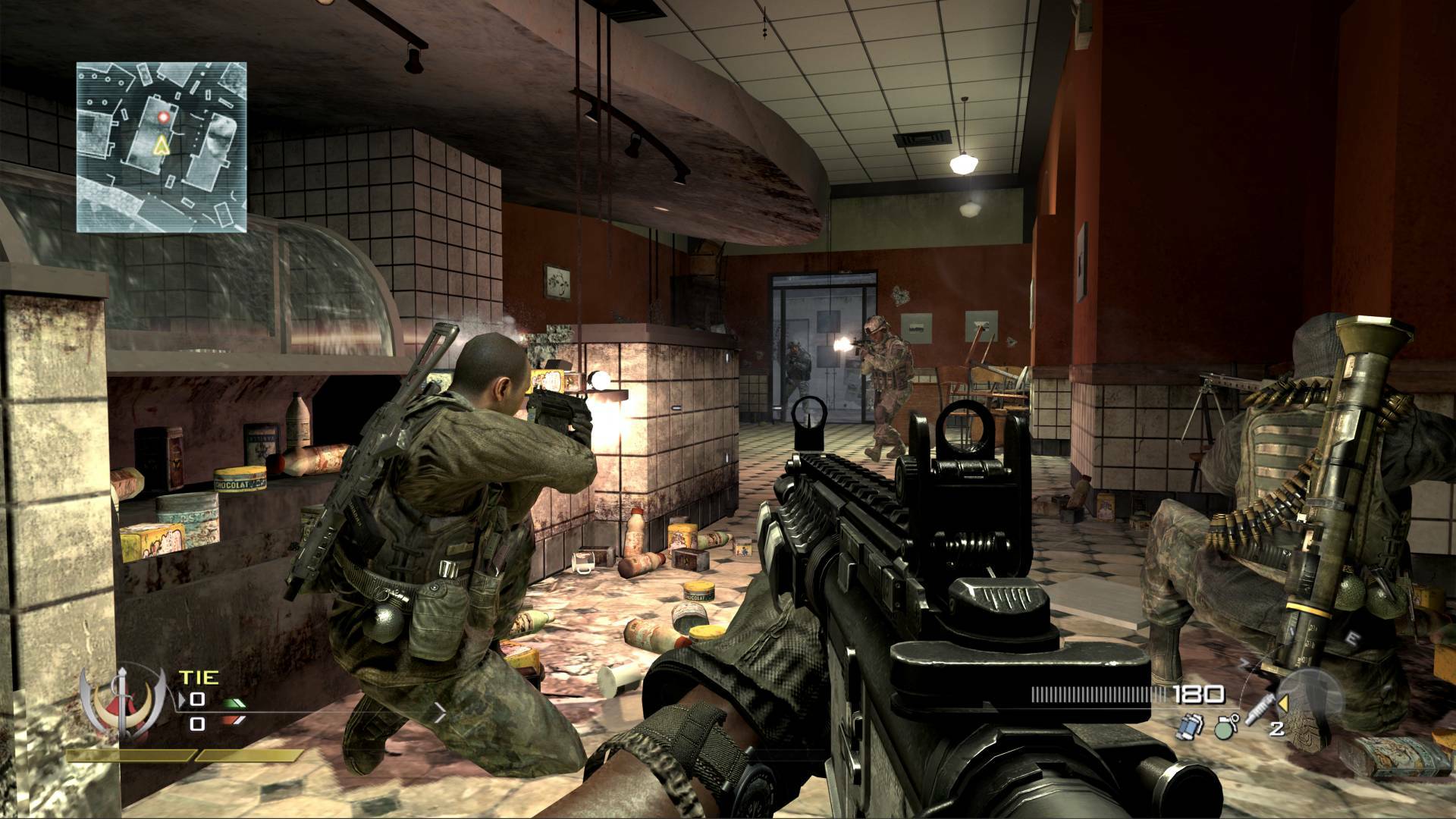Click the TIE status label
Viewport: 1456px width, 819px height.
click(x=199, y=677)
